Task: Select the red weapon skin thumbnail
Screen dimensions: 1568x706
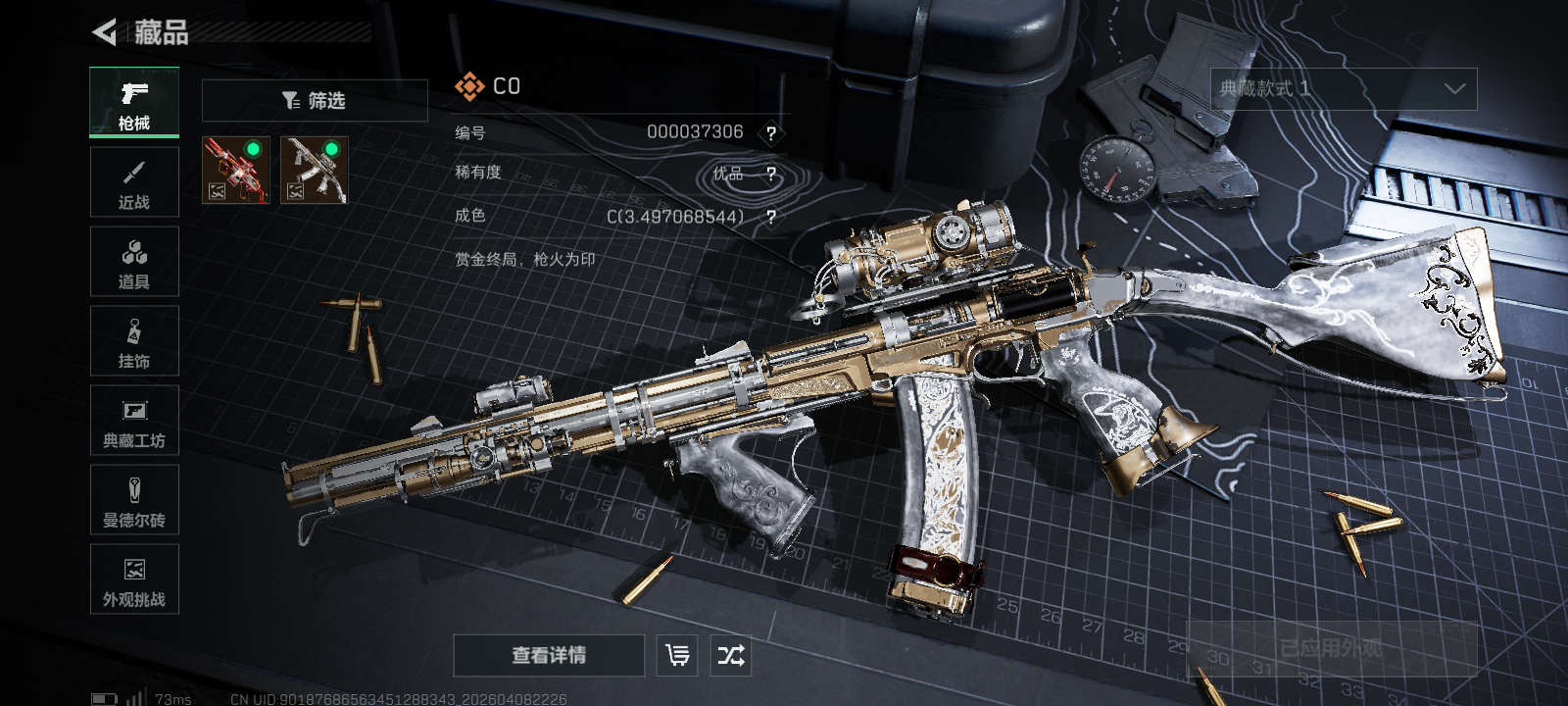Action: (235, 170)
